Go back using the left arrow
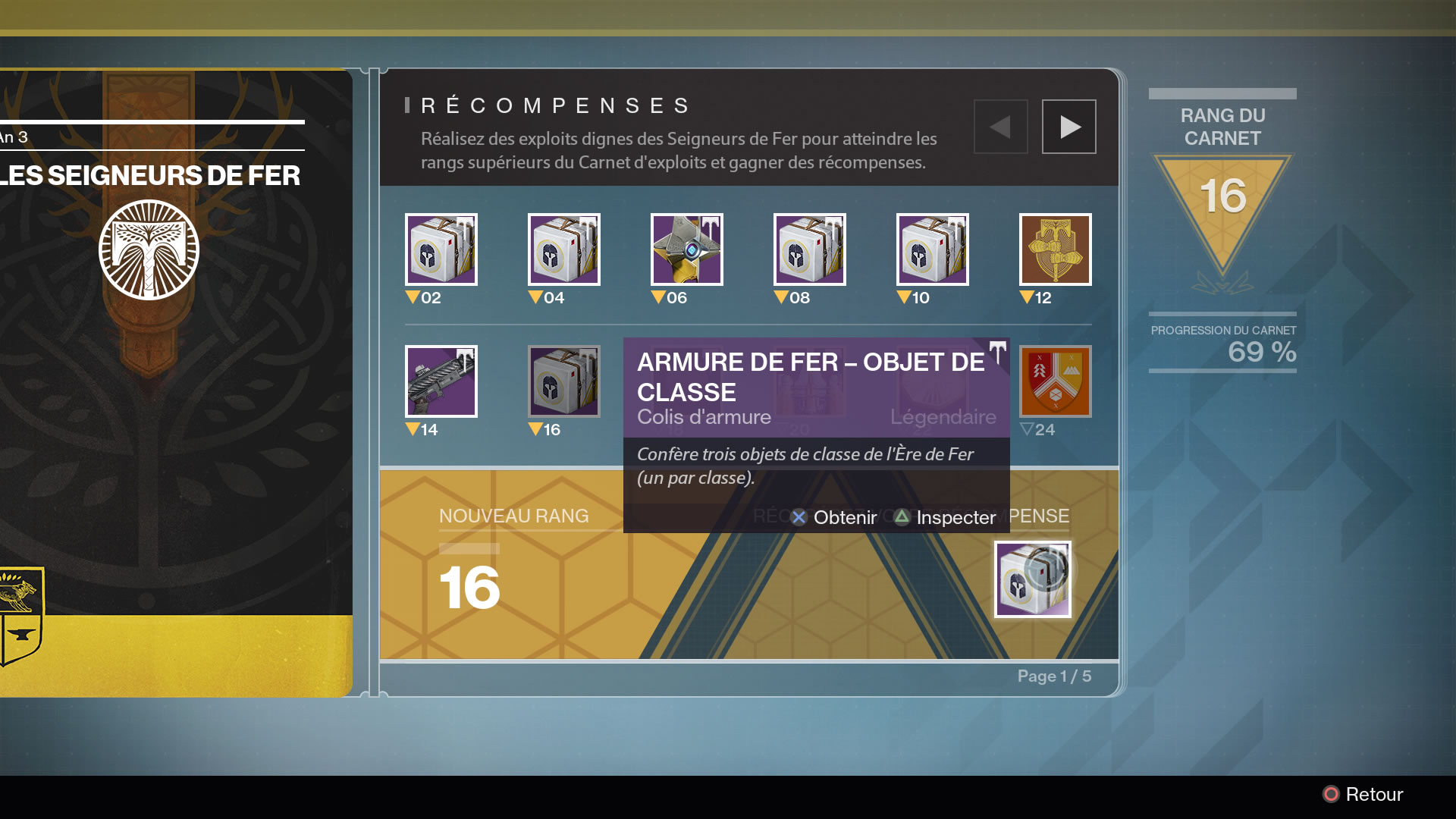Viewport: 1456px width, 819px height. (x=1000, y=126)
